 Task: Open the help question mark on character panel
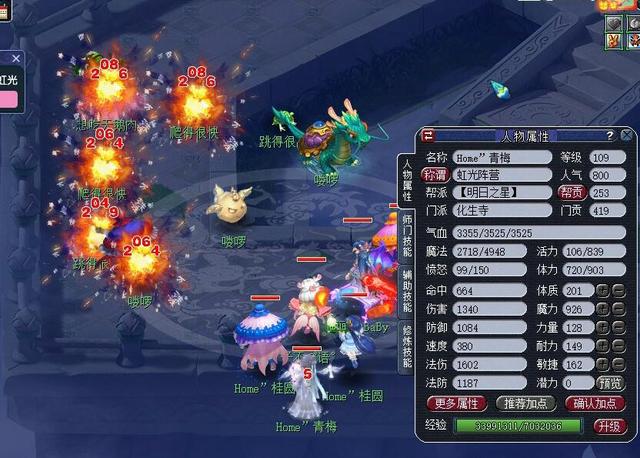click(x=609, y=135)
